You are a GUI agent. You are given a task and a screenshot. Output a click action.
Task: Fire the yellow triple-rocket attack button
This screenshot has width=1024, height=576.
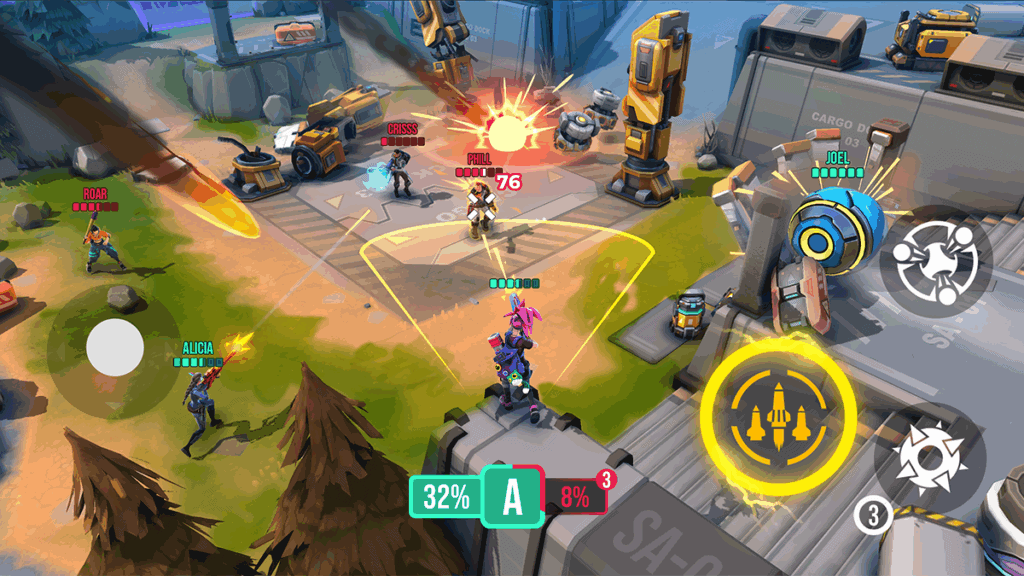point(778,413)
